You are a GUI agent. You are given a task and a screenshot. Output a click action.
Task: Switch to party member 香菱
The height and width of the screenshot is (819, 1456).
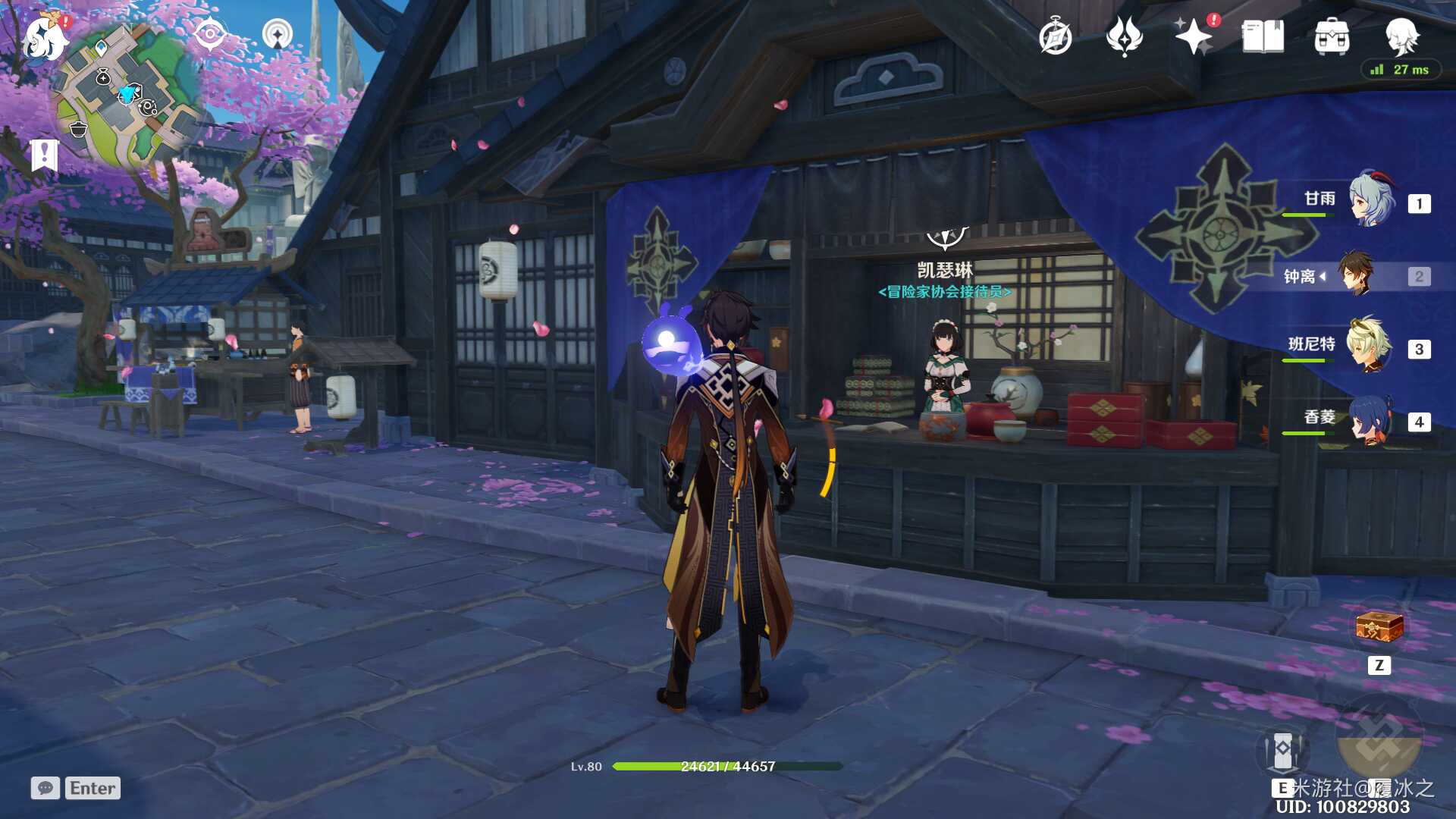point(1371,419)
